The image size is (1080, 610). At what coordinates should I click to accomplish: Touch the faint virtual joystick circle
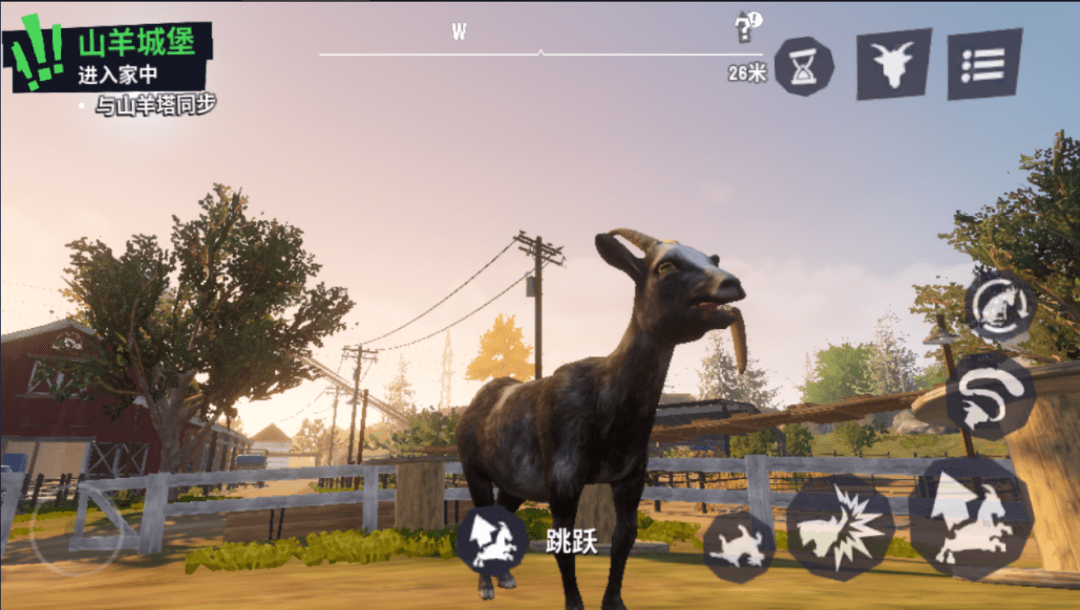pyautogui.click(x=77, y=529)
